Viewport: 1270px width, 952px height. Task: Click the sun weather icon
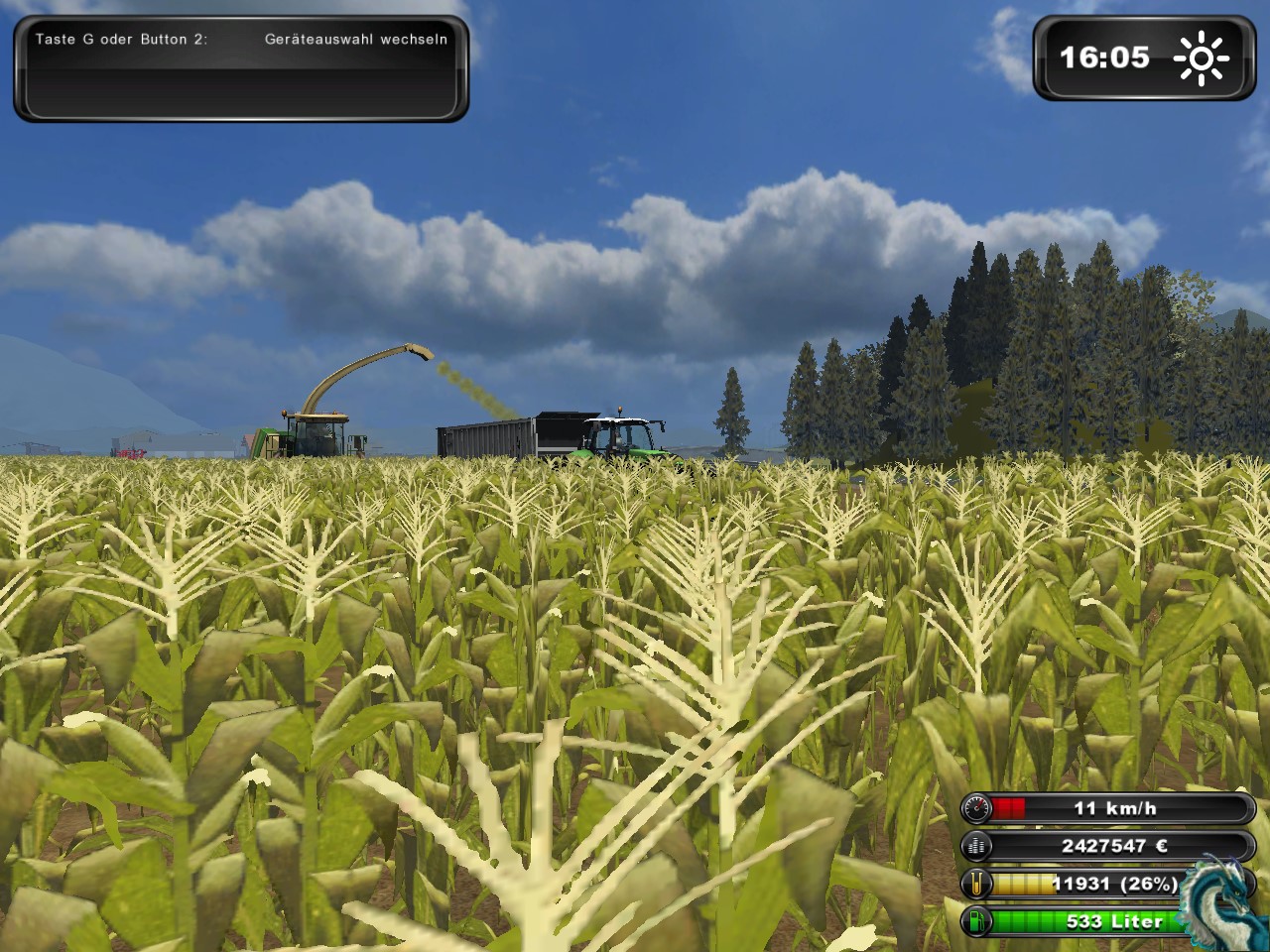click(1201, 59)
